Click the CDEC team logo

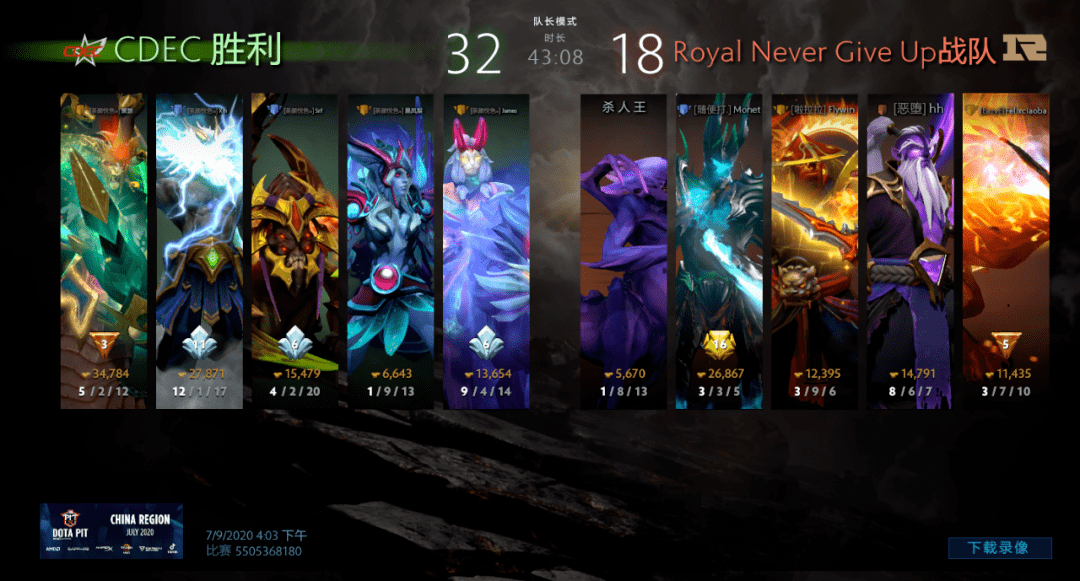[x=84, y=49]
